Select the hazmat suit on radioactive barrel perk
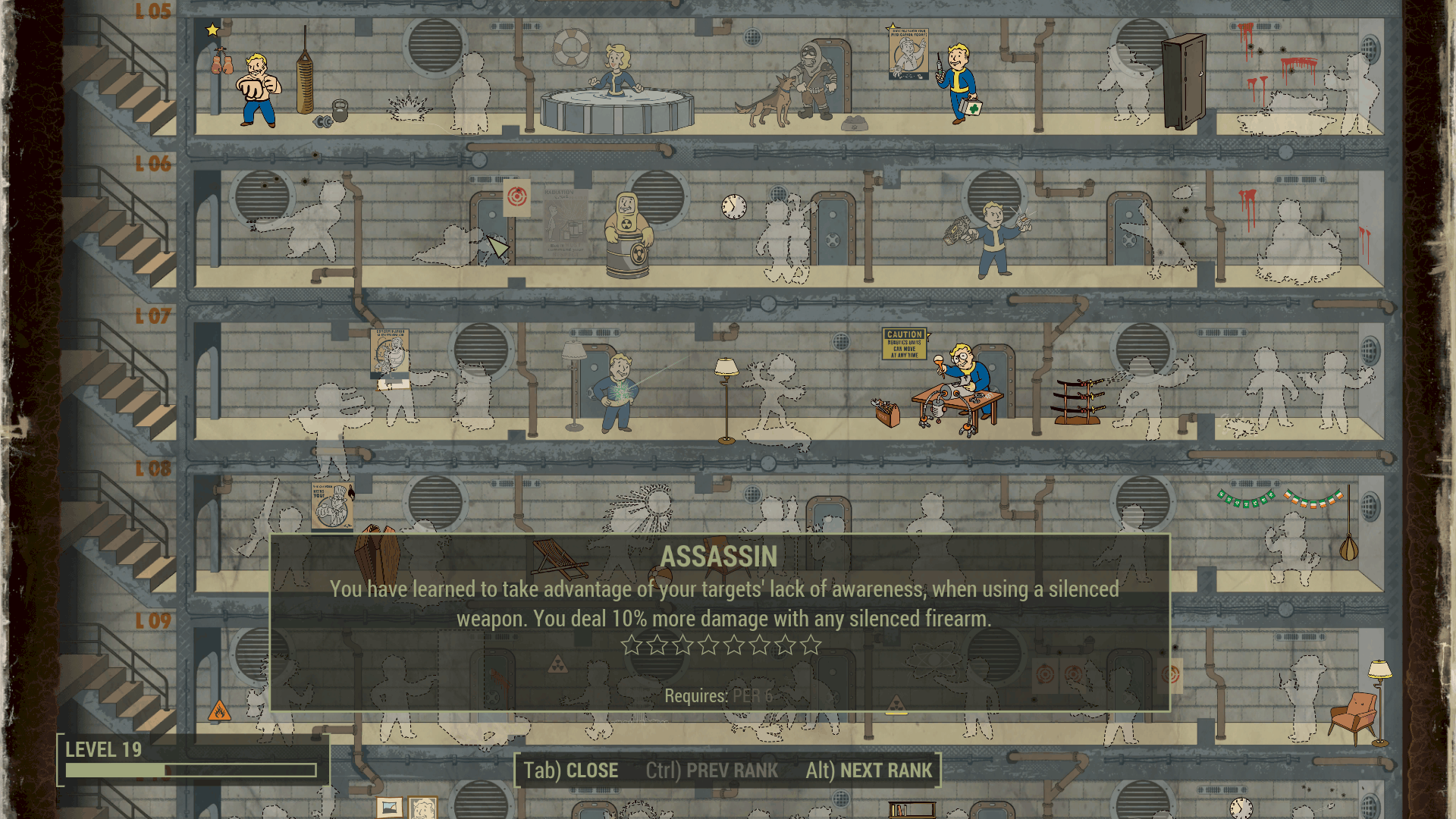Viewport: 1456px width, 819px height. 626,235
